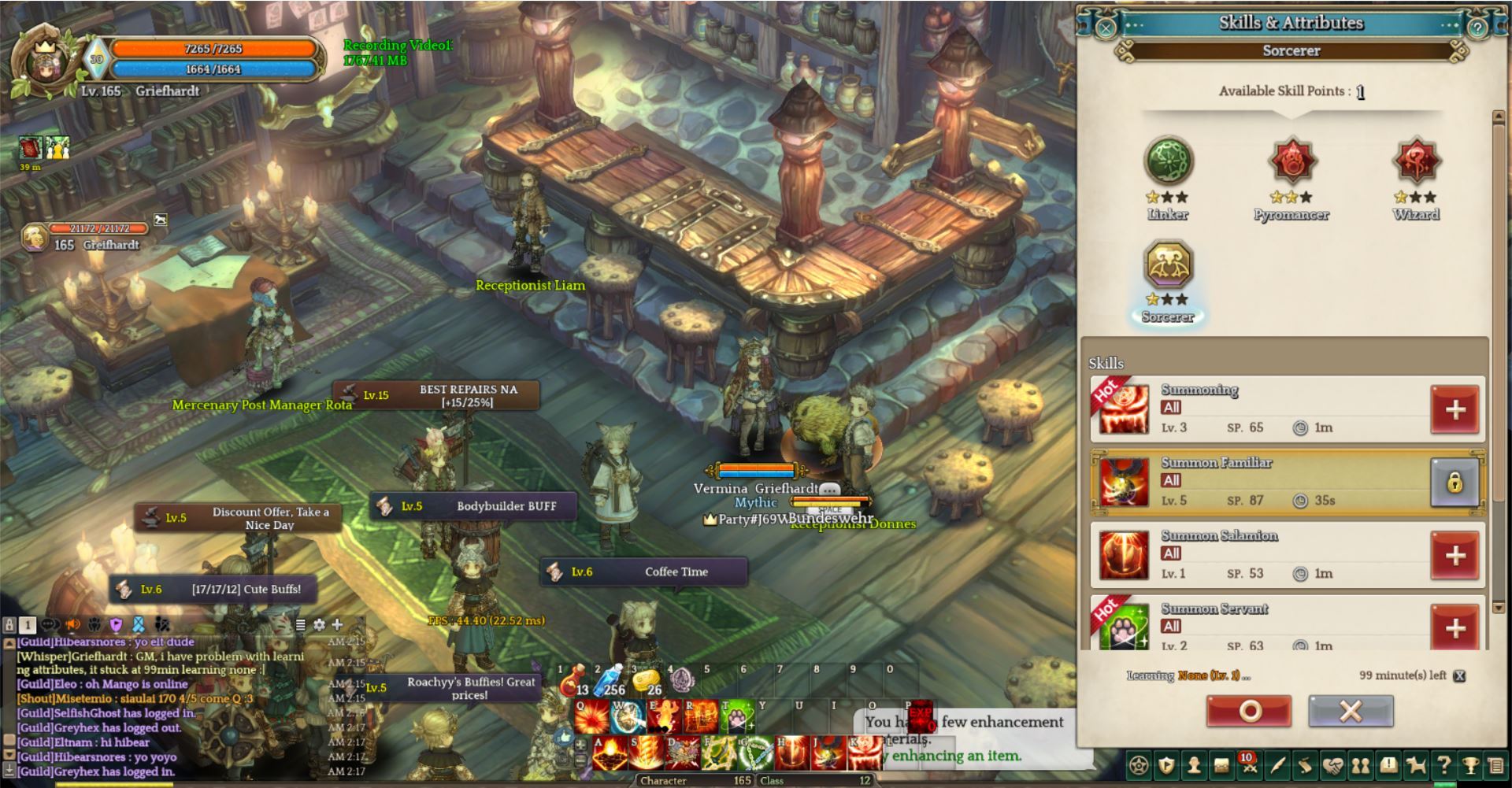Image resolution: width=1512 pixels, height=788 pixels.
Task: Open the question mark help menu
Action: click(x=1443, y=764)
